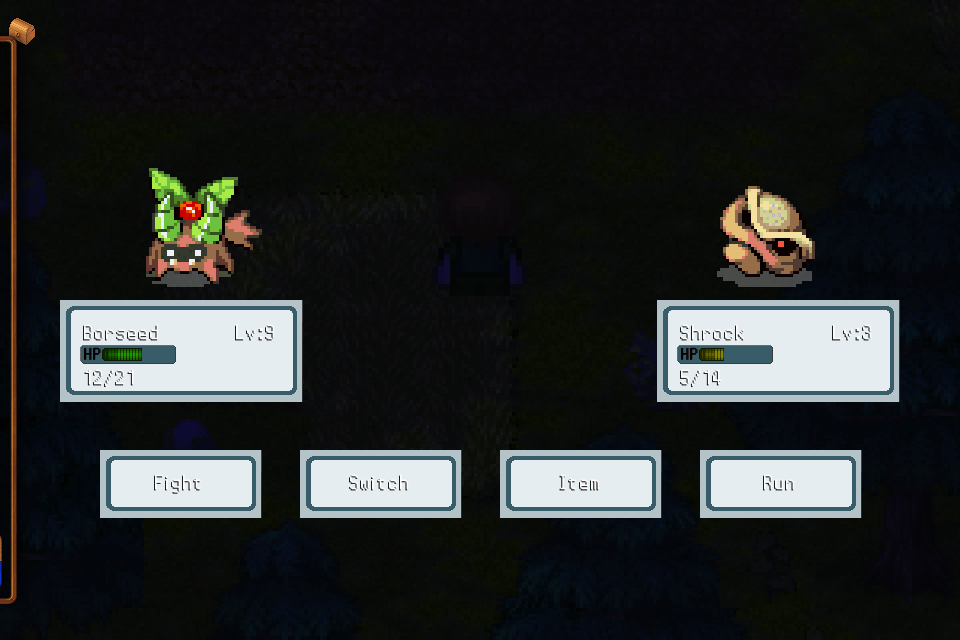The image size is (960, 640).
Task: Open the Switch creature menu
Action: pos(380,484)
